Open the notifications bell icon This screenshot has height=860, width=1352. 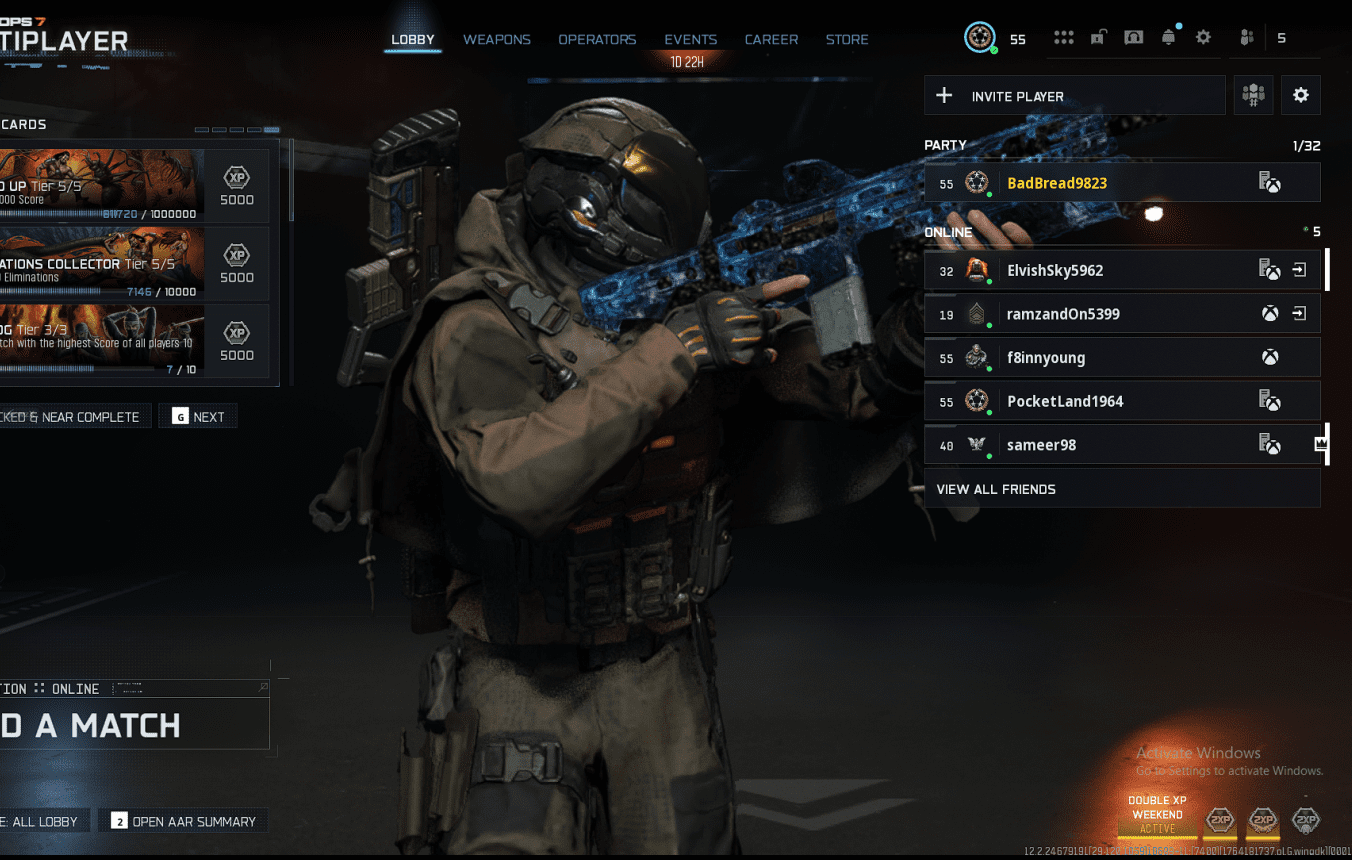pos(1169,36)
